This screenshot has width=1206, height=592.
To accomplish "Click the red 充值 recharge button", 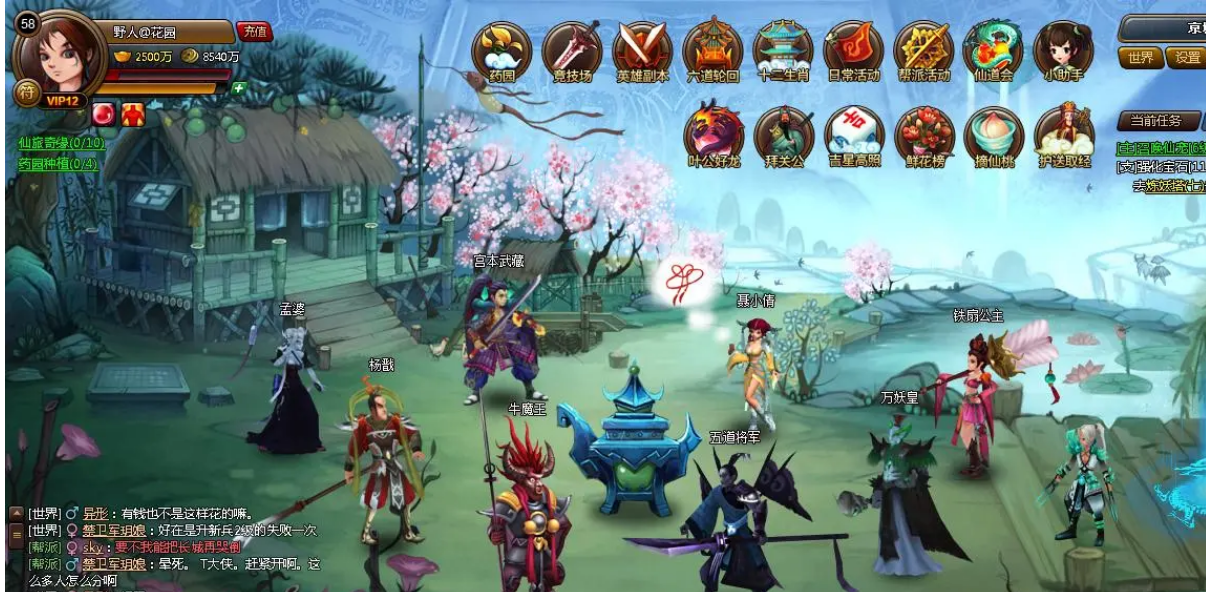I will coord(254,31).
